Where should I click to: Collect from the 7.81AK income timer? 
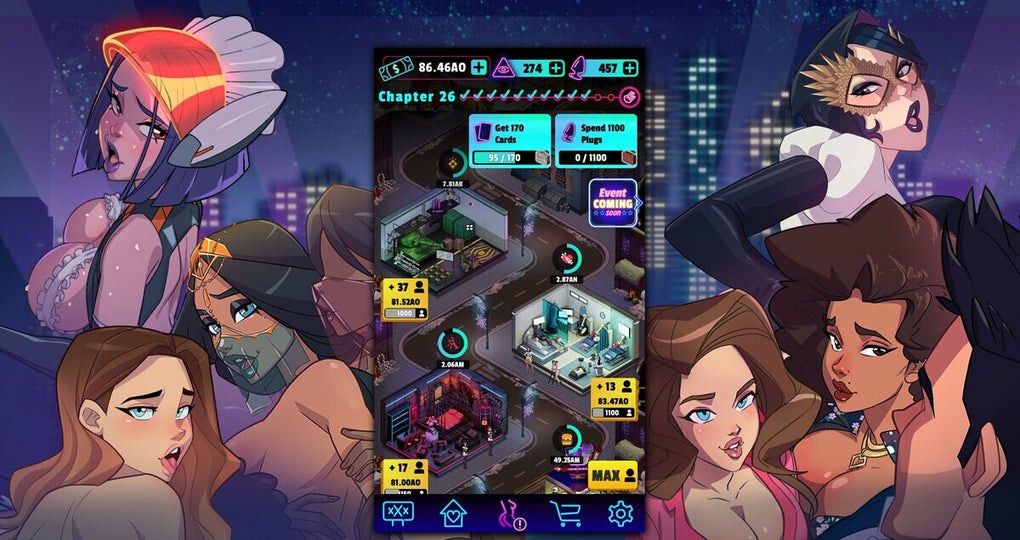(x=453, y=162)
